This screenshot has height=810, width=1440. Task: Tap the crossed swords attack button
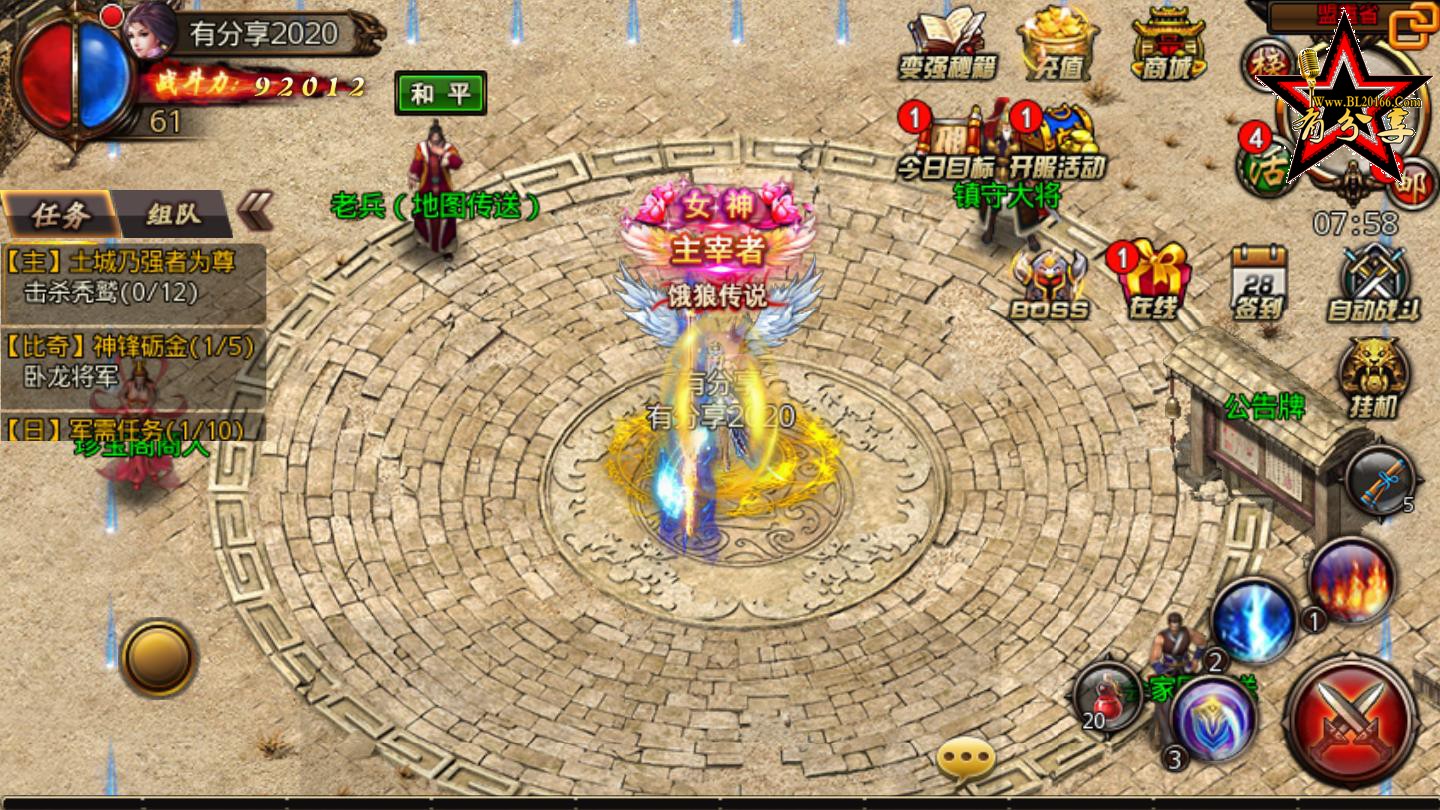1351,721
